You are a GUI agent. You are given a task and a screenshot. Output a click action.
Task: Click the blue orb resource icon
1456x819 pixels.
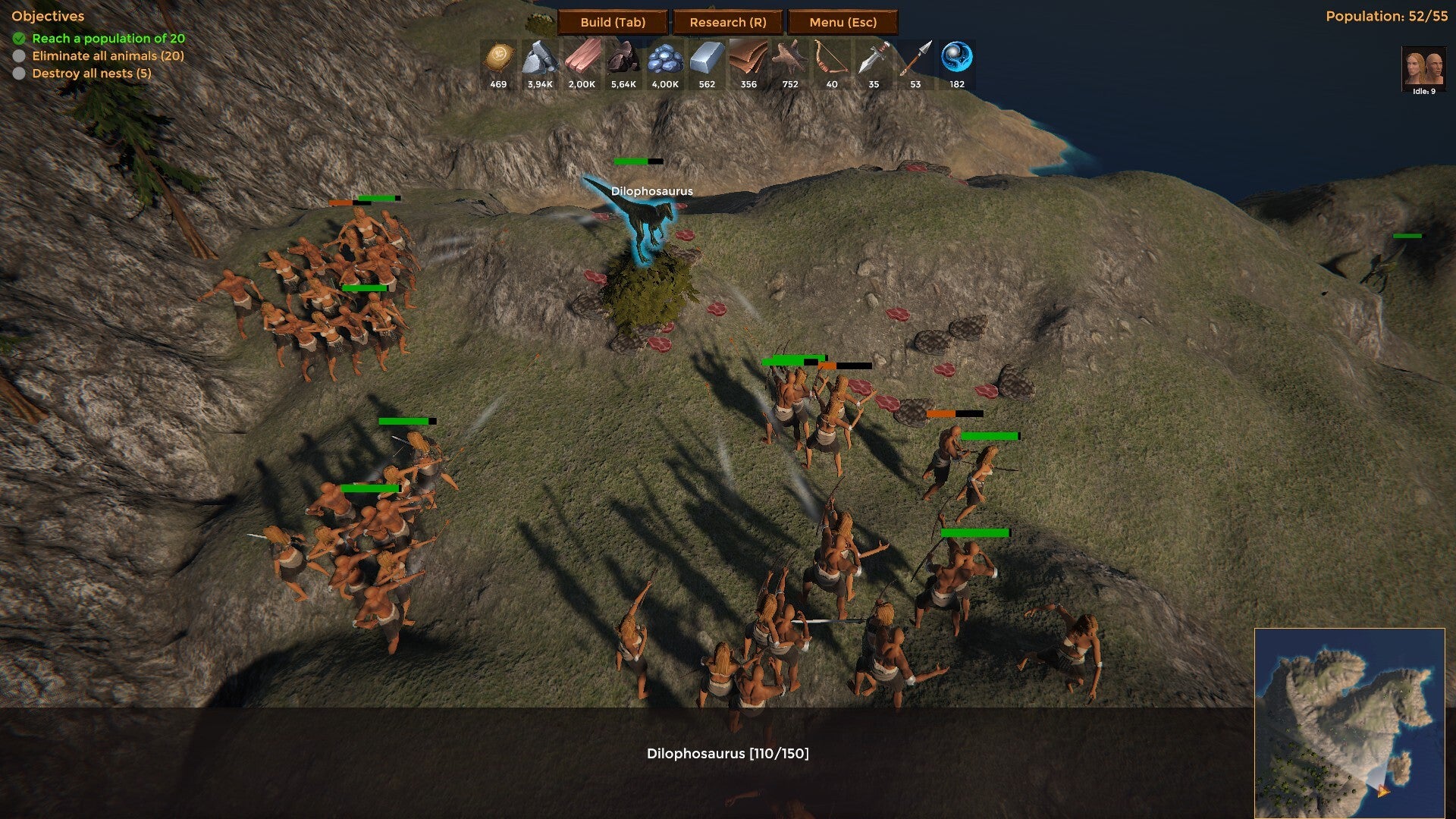[x=957, y=58]
